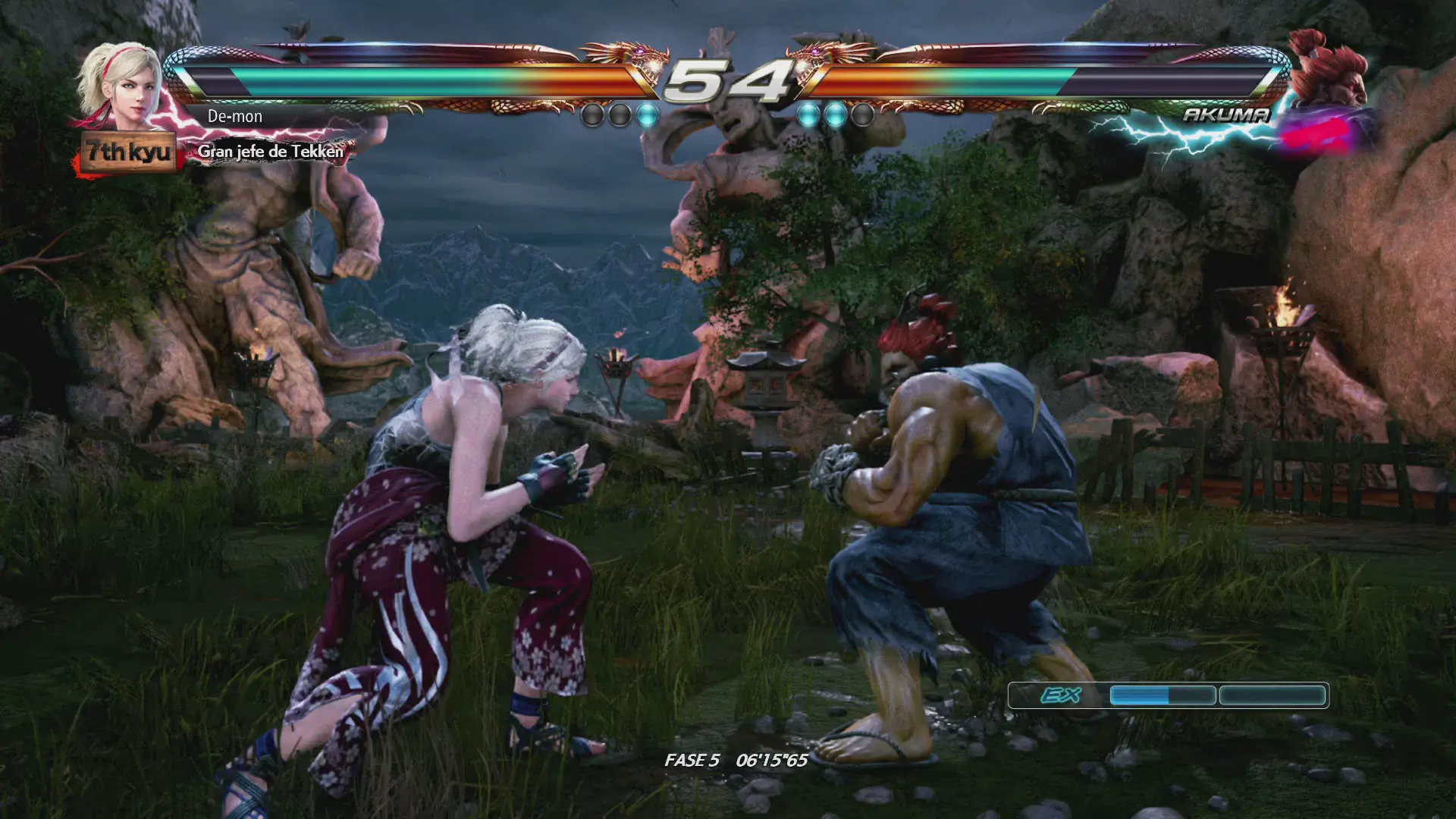The height and width of the screenshot is (819, 1456).
Task: Select the De-mon player name
Action: coord(235,117)
